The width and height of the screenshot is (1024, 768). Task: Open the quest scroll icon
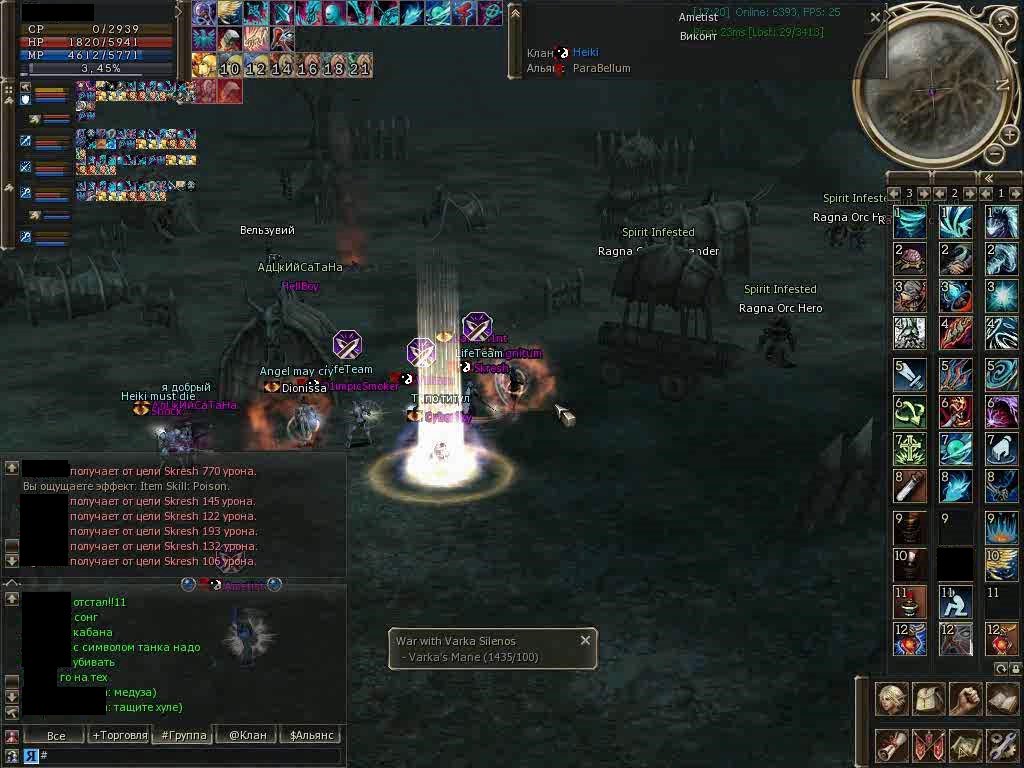(892, 745)
